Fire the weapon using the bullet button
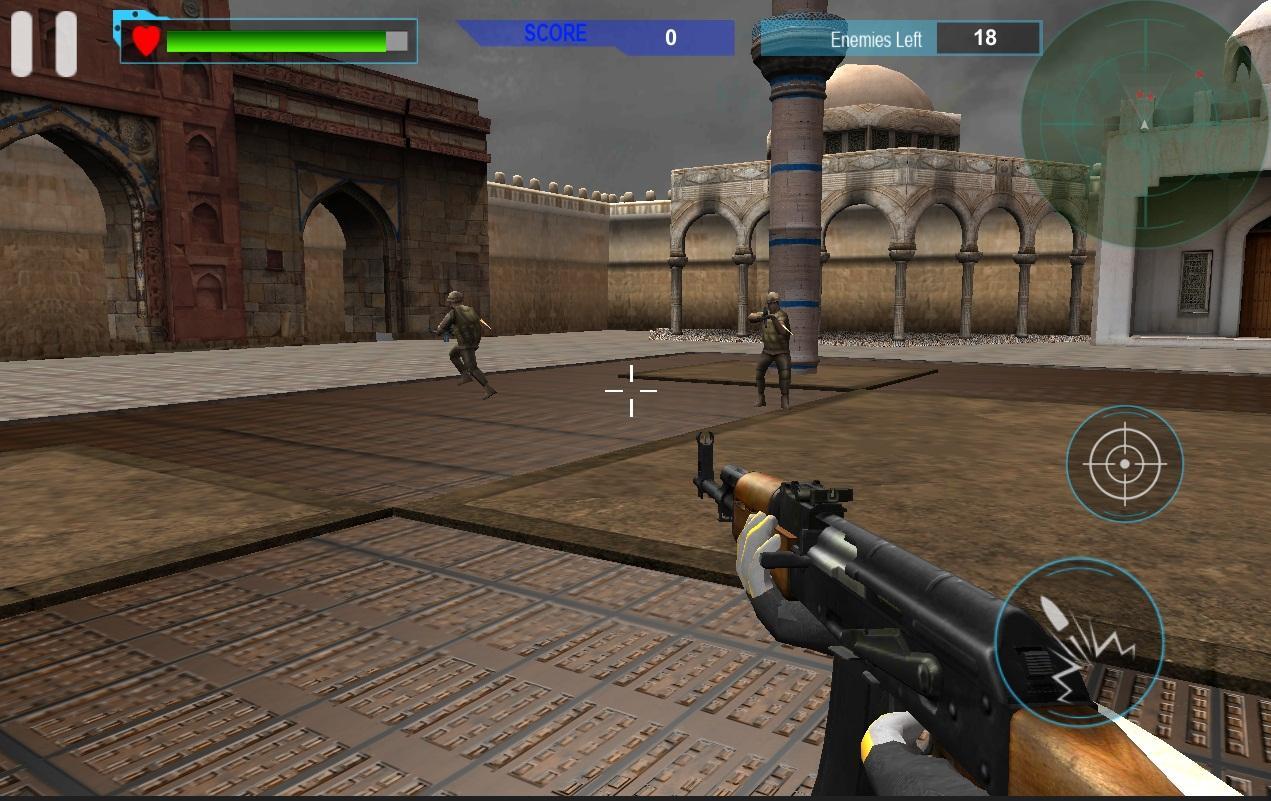 click(x=1079, y=642)
